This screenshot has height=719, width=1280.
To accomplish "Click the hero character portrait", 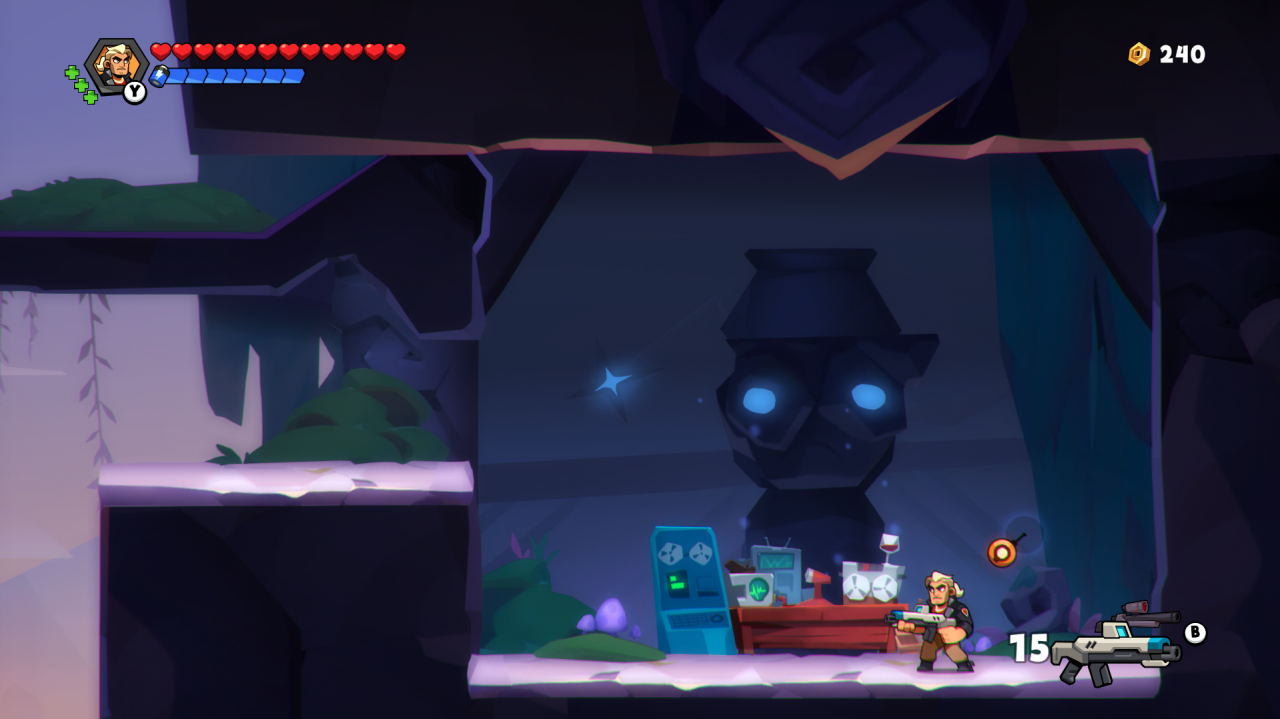I will [x=116, y=65].
